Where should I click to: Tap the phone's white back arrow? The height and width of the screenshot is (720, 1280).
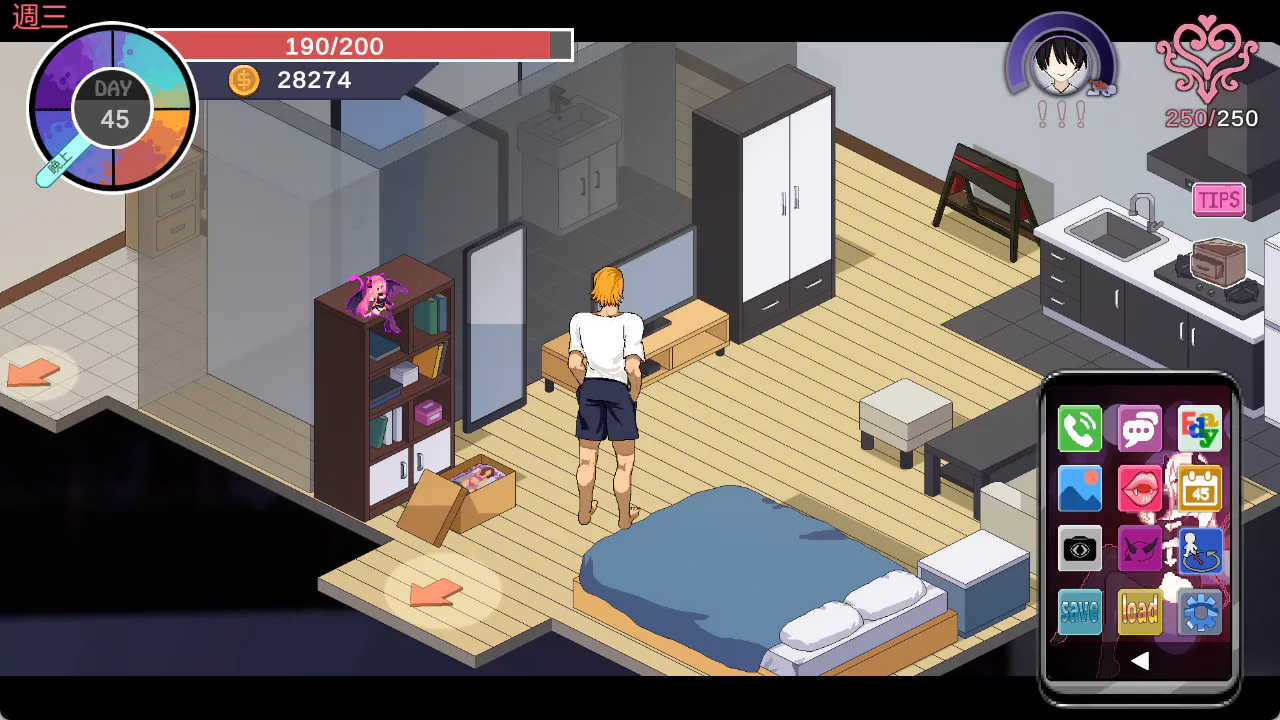point(1139,660)
